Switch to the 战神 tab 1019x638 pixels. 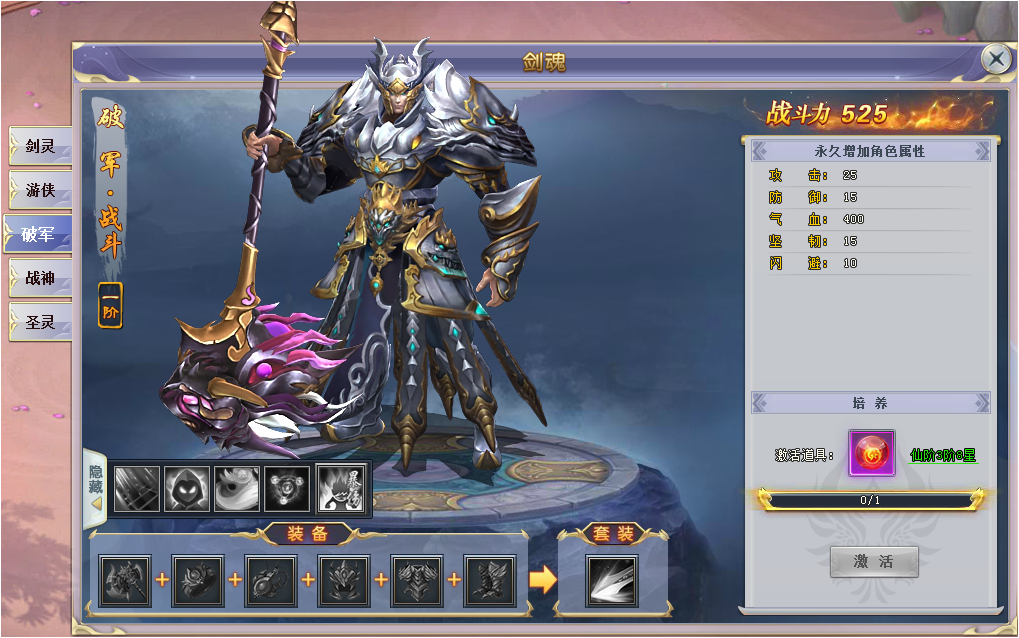[x=40, y=278]
